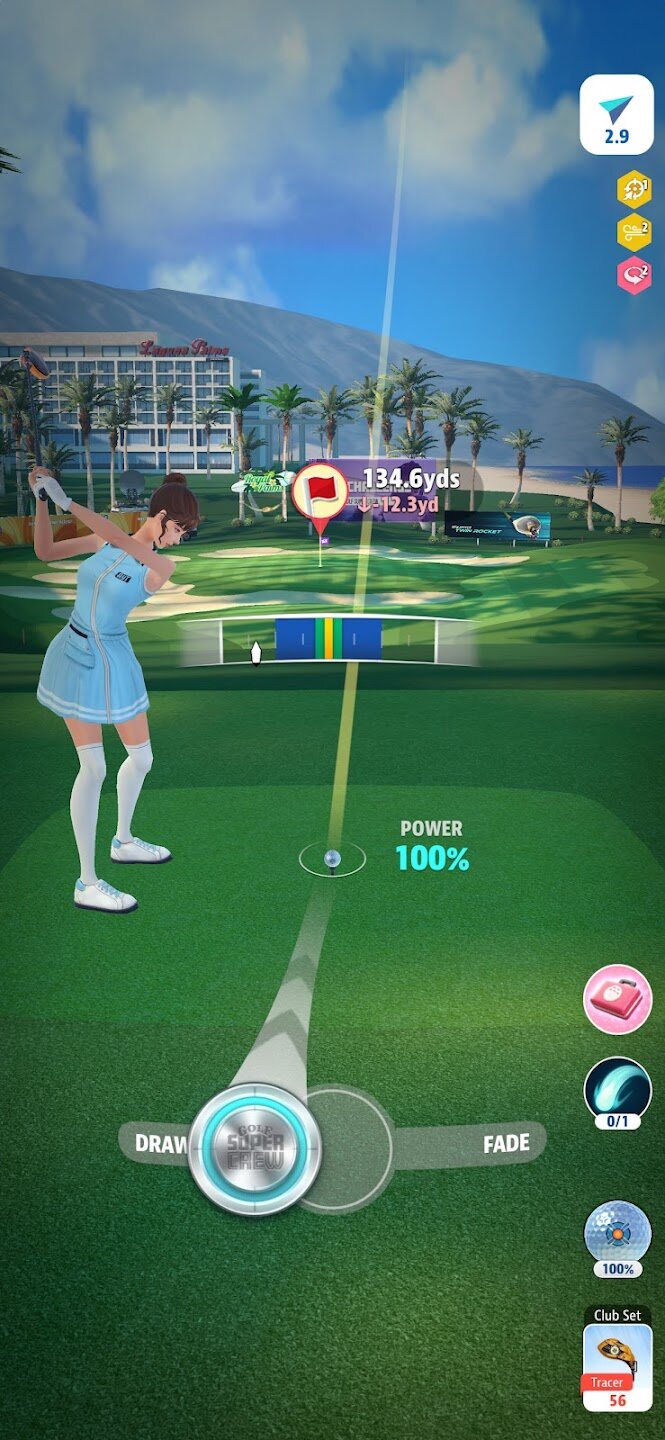Select the pink curved-arrow buff hexagon
Image resolution: width=665 pixels, height=1440 pixels.
point(634,274)
